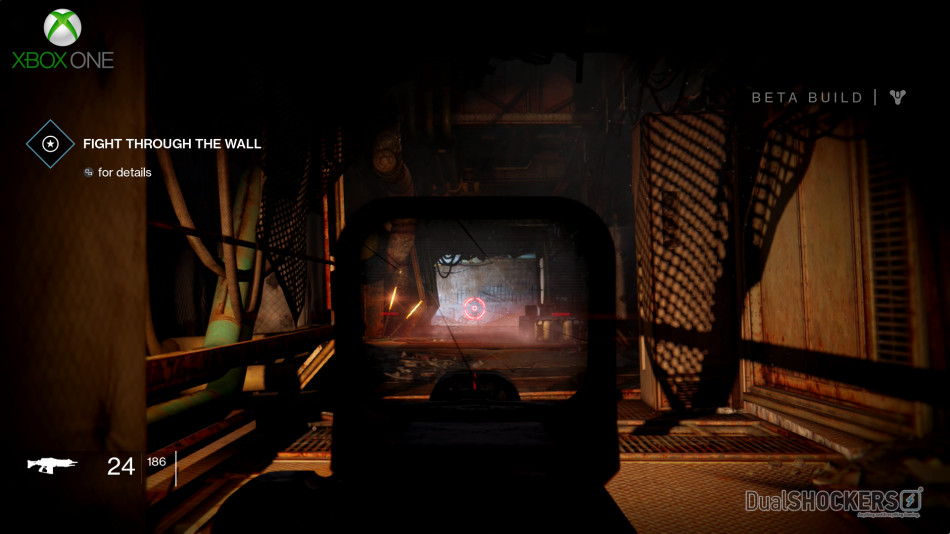Open the DualShockers watermark logo
The height and width of the screenshot is (534, 950).
(833, 500)
